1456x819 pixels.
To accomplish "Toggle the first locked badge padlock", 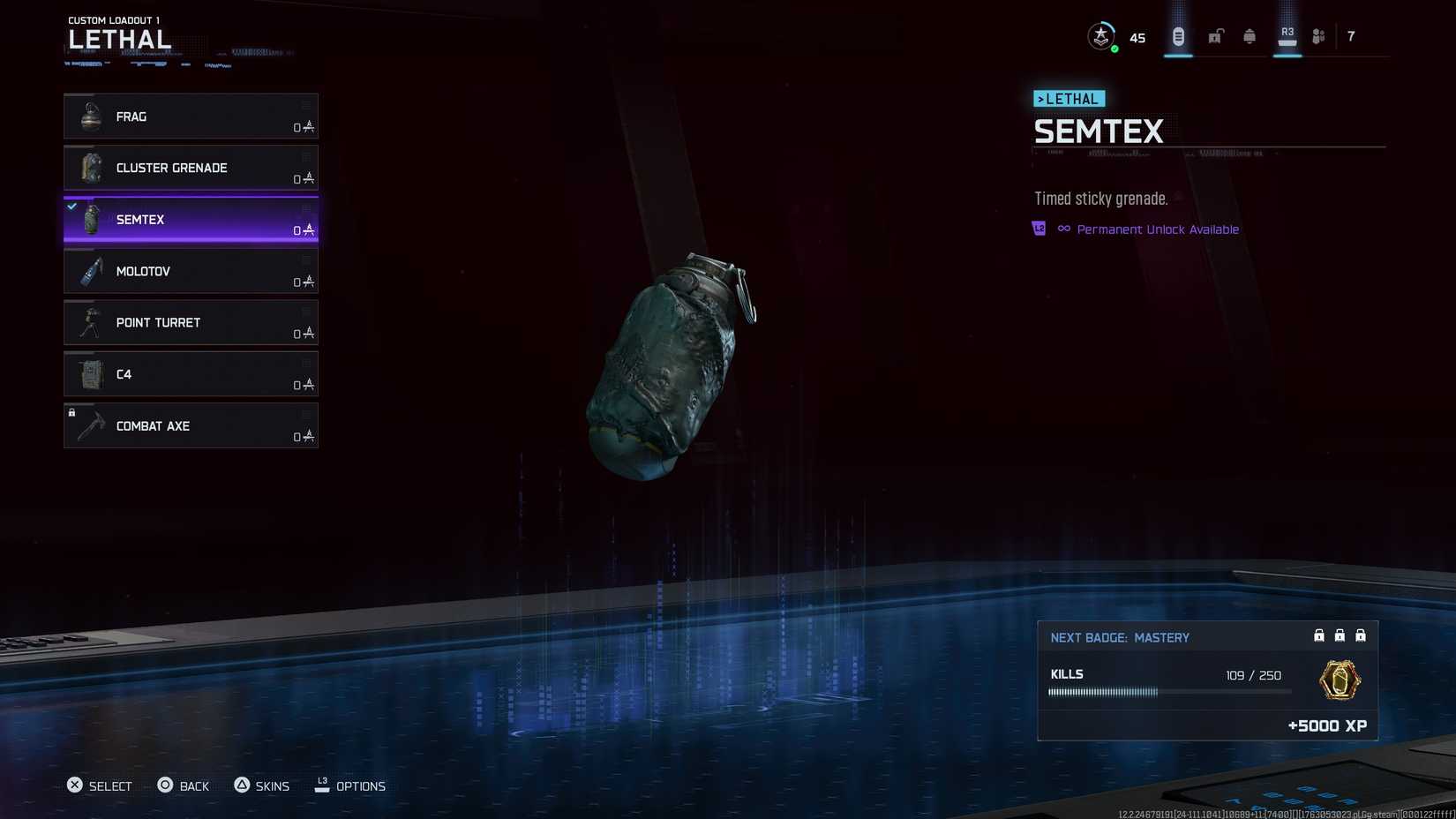I will pos(1318,635).
